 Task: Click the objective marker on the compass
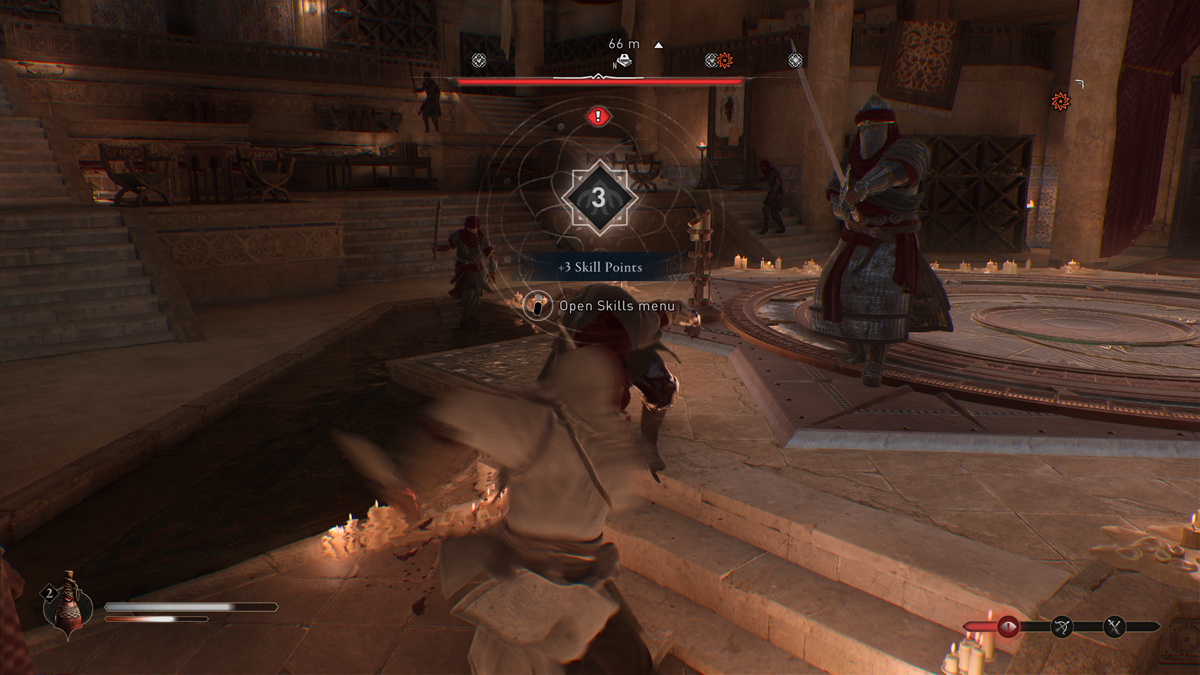(623, 61)
